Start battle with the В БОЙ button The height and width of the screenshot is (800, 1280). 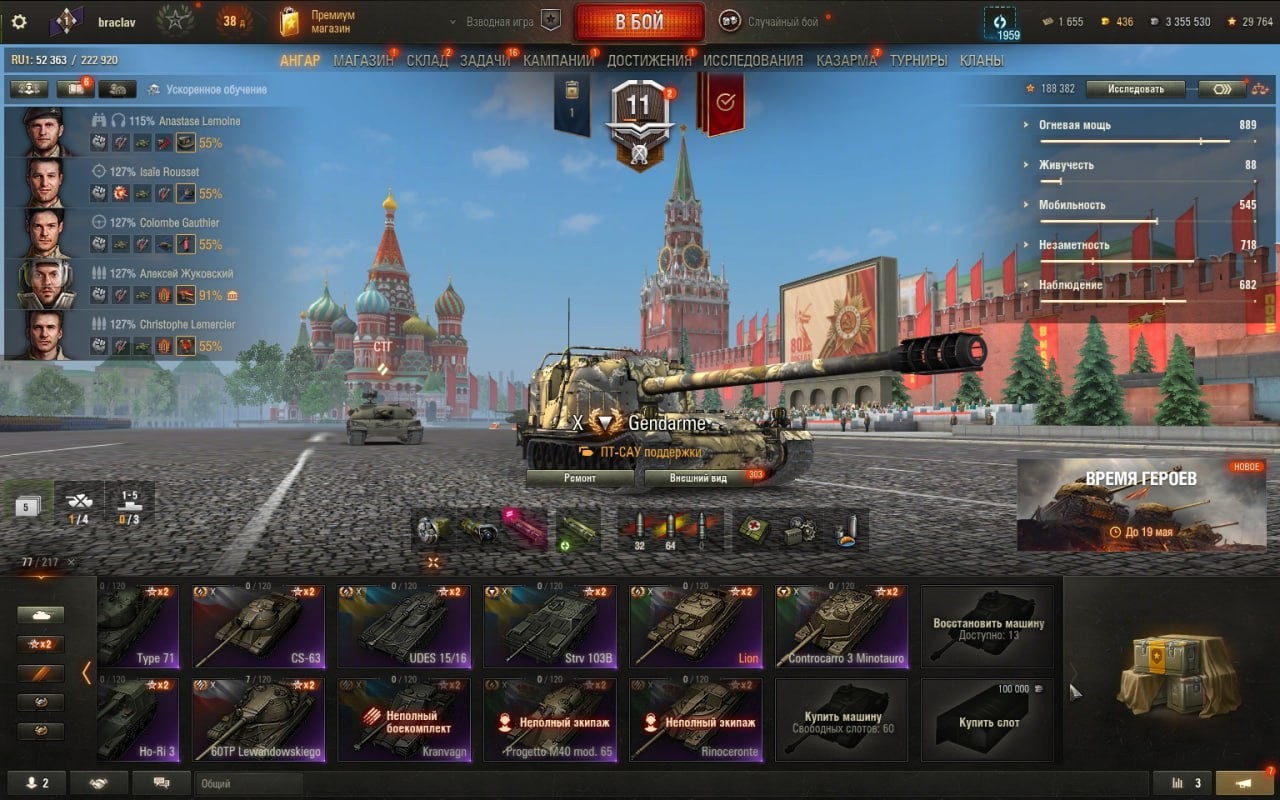[x=639, y=22]
